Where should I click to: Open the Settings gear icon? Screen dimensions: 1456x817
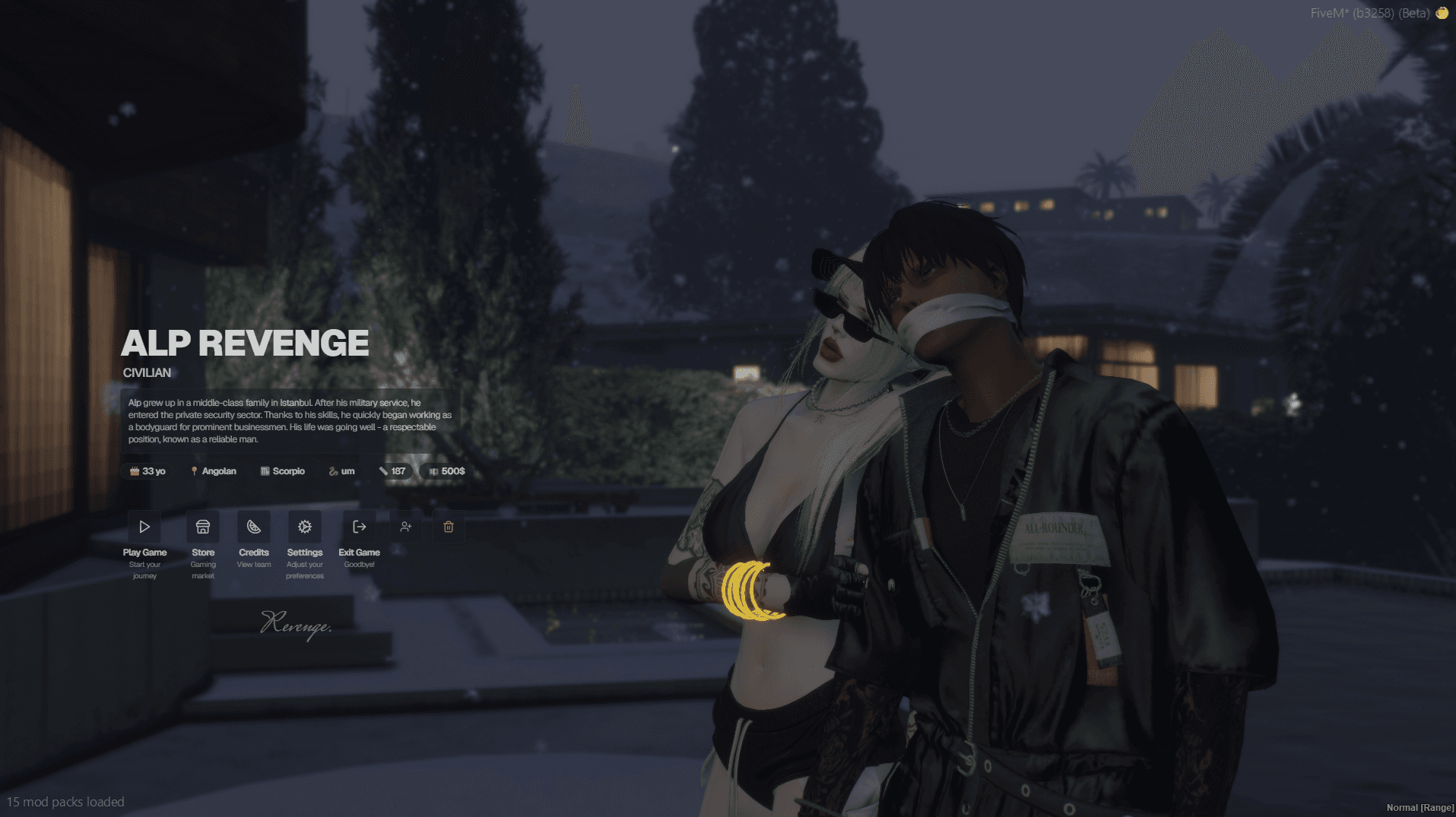305,526
